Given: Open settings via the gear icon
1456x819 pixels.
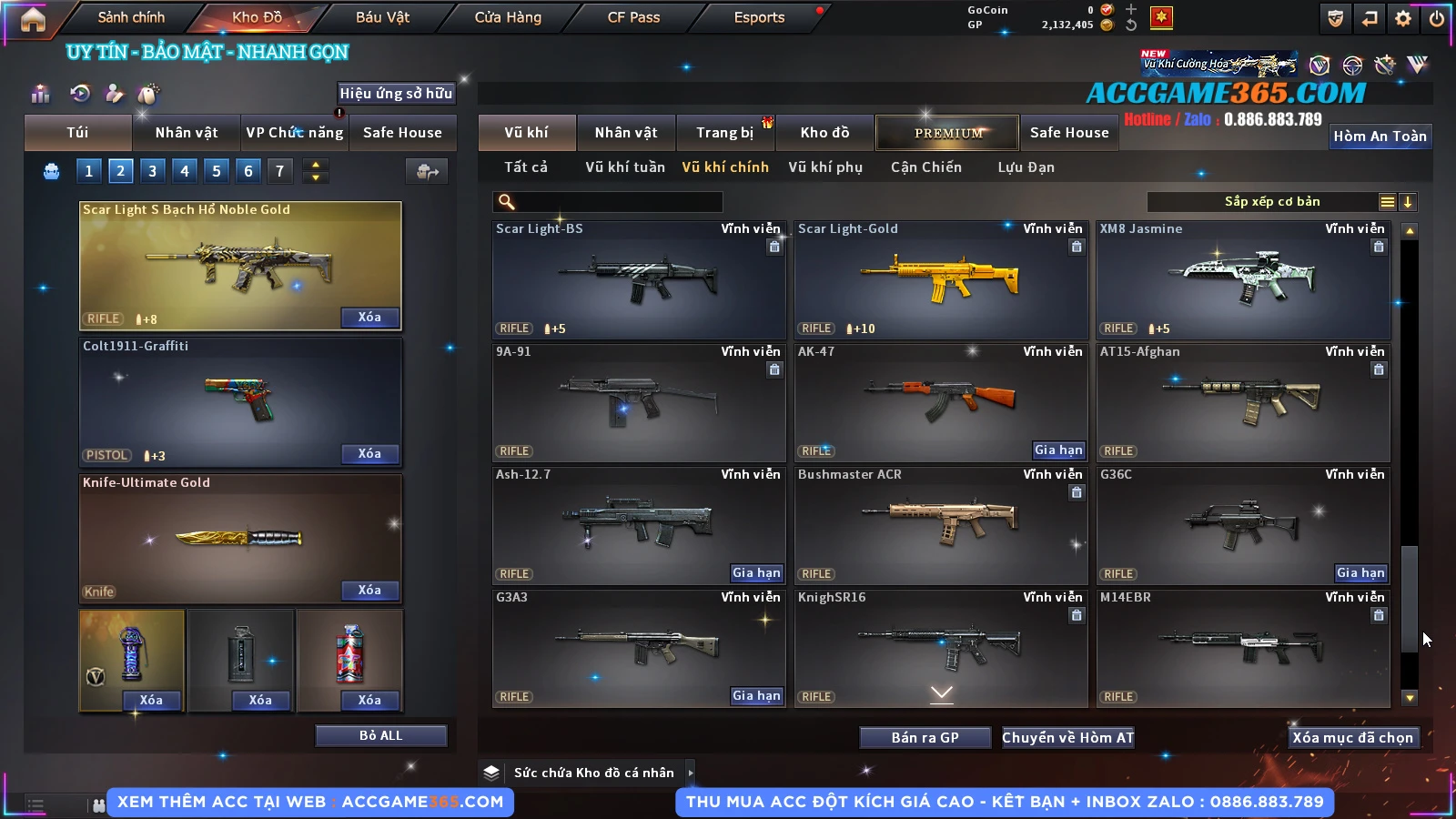Looking at the screenshot, I should 1403,18.
